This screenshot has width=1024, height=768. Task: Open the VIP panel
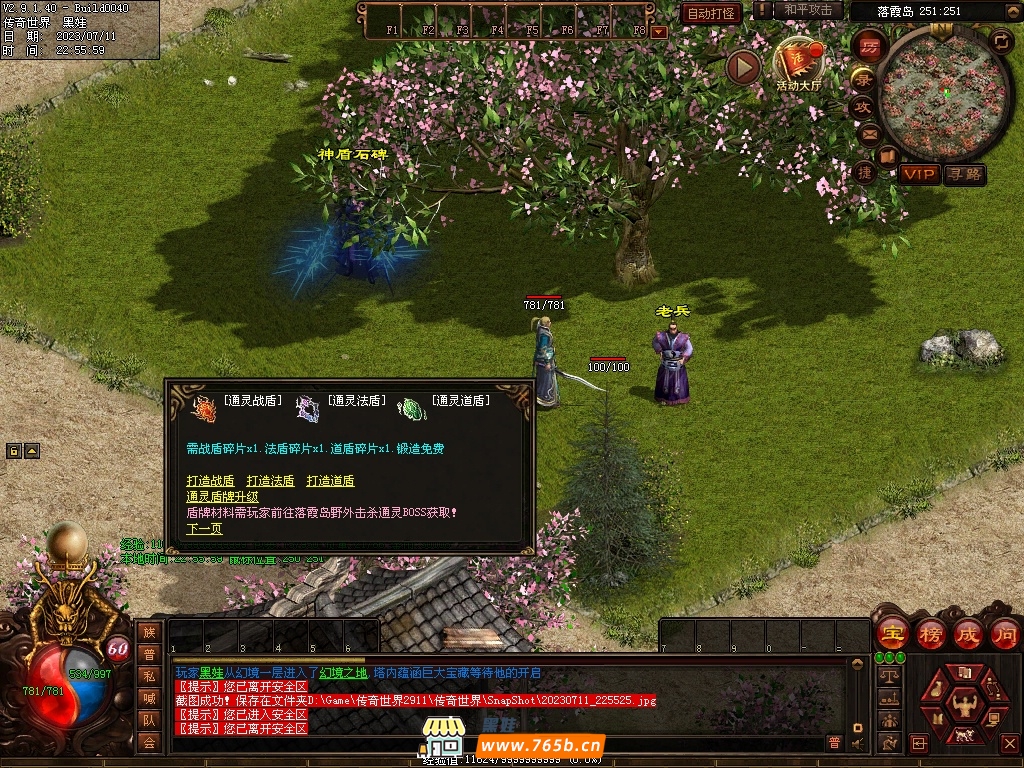click(919, 175)
